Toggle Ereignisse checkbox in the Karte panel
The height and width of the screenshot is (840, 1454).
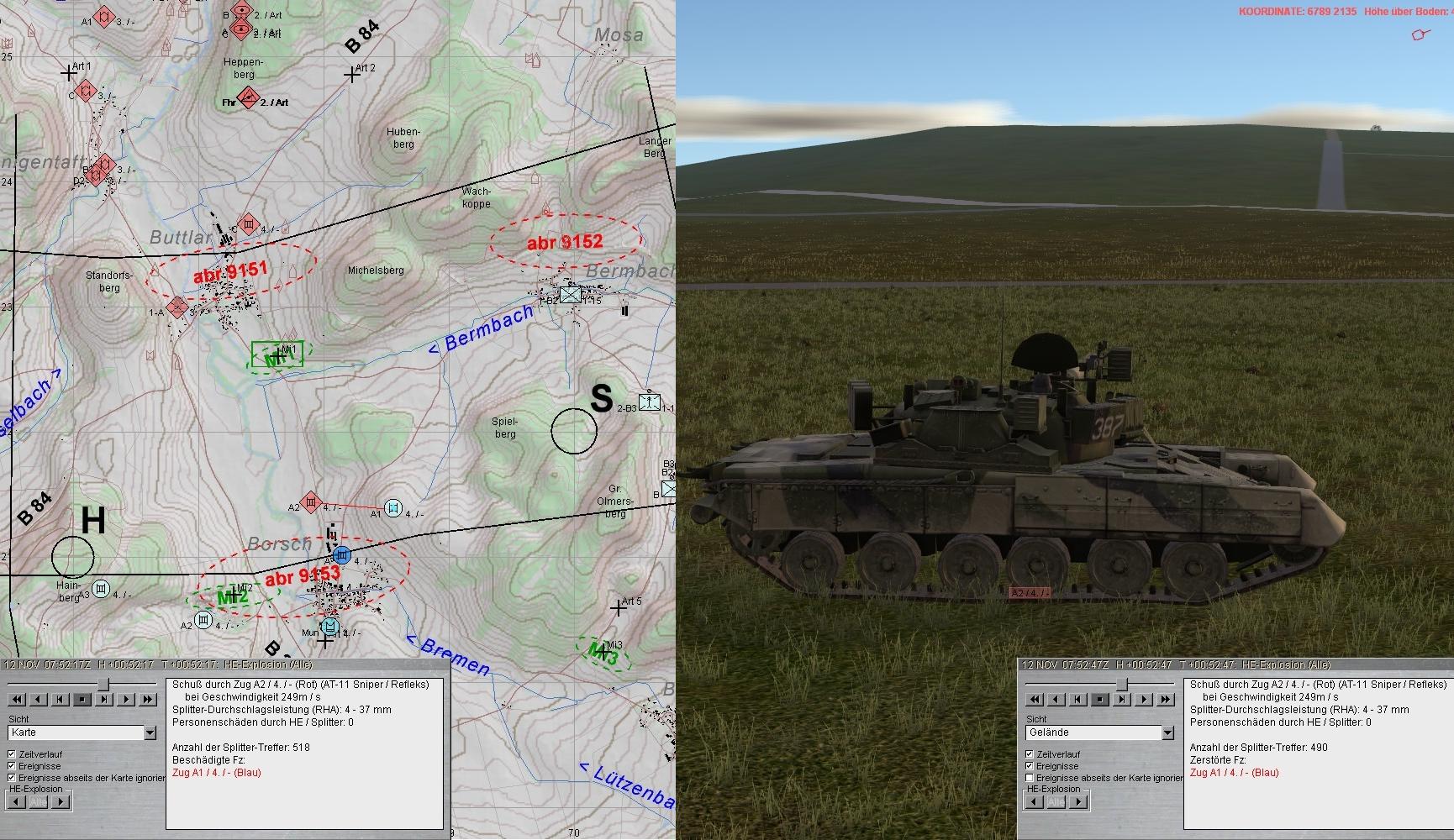(12, 766)
